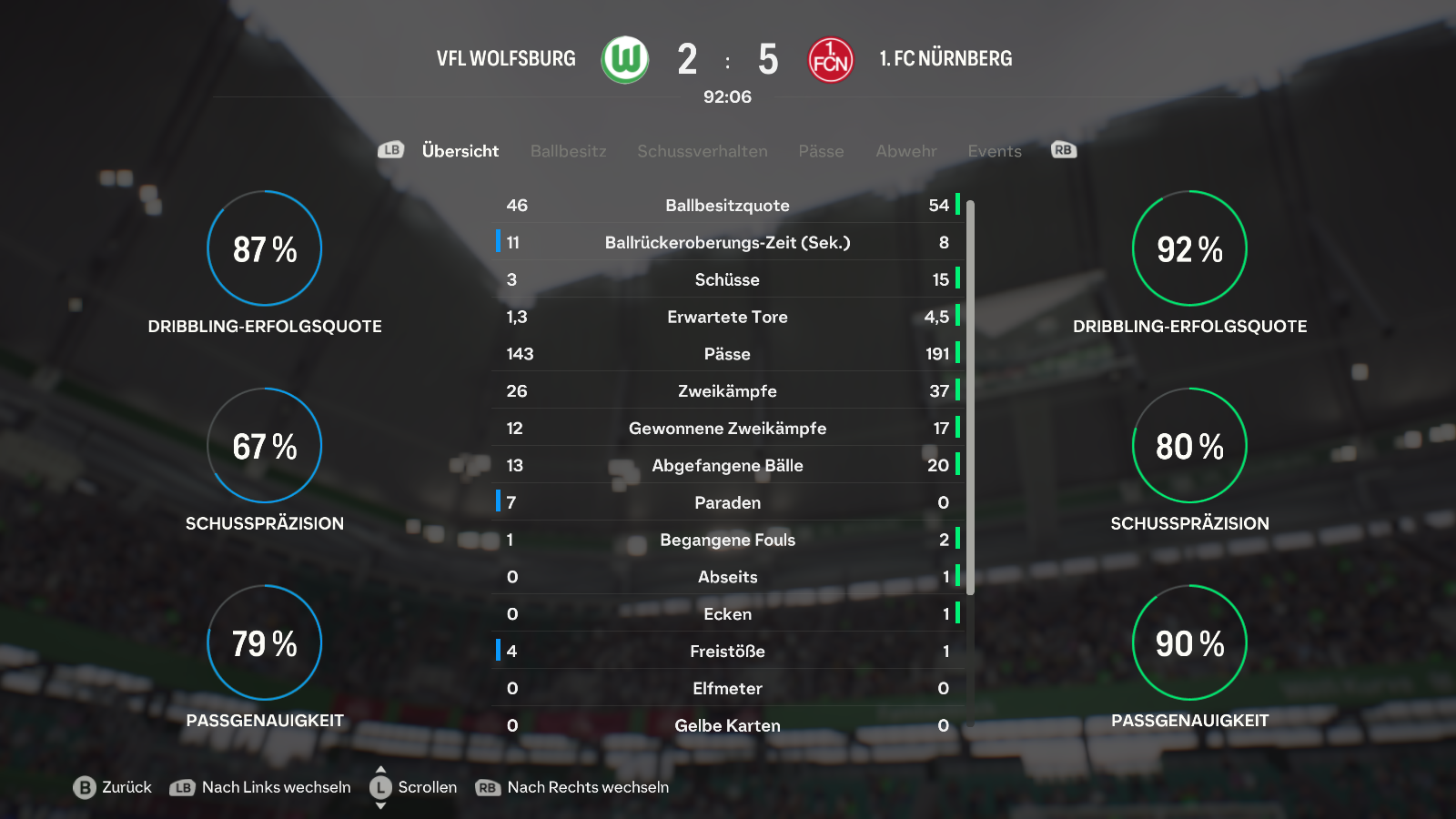
Task: Go back with the Zurück button
Action: coord(113,787)
